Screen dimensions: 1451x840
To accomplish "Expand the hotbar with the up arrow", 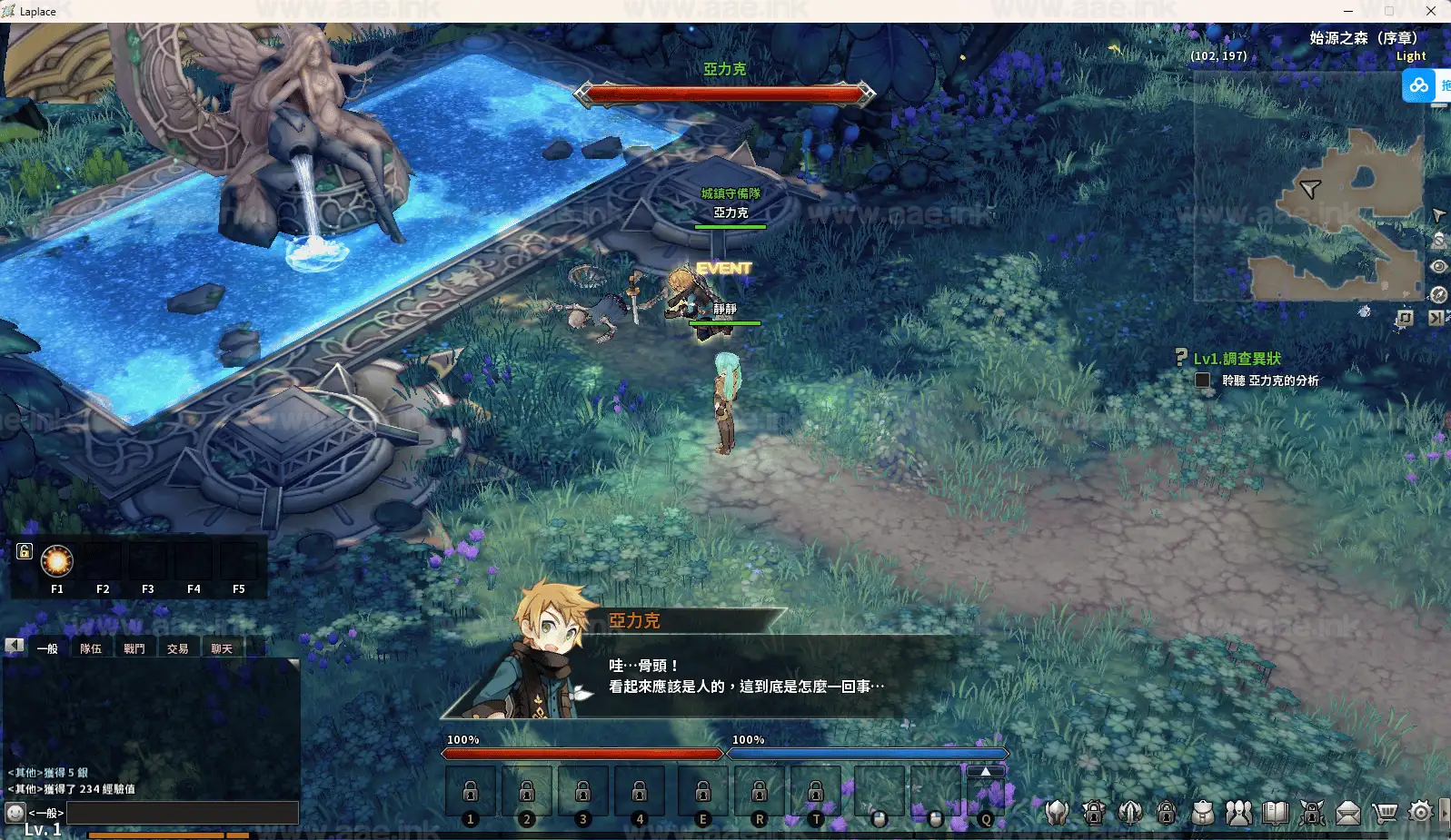I will pyautogui.click(x=984, y=769).
